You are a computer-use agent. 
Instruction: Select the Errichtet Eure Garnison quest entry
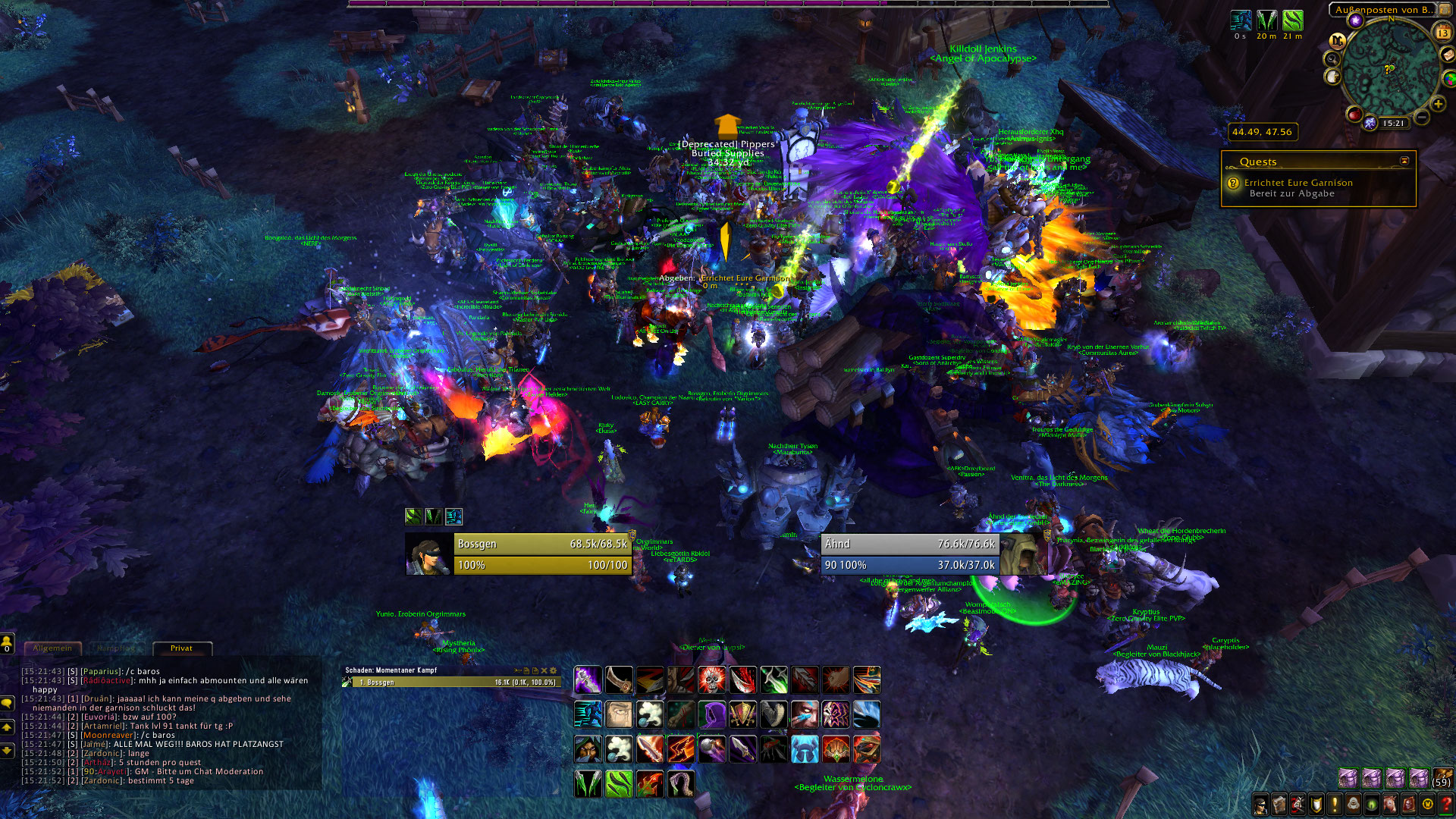(x=1298, y=183)
